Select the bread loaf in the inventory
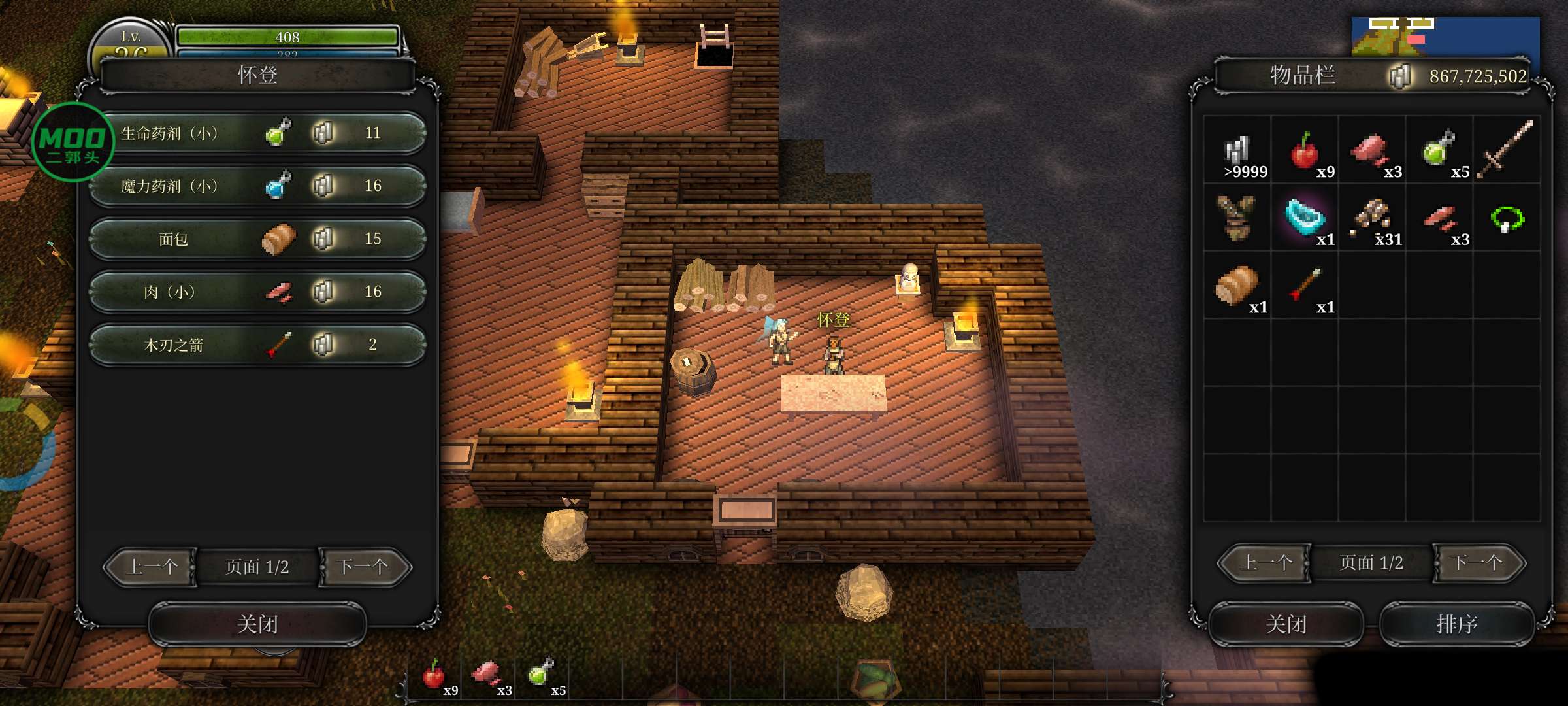The height and width of the screenshot is (706, 1568). click(x=1237, y=286)
